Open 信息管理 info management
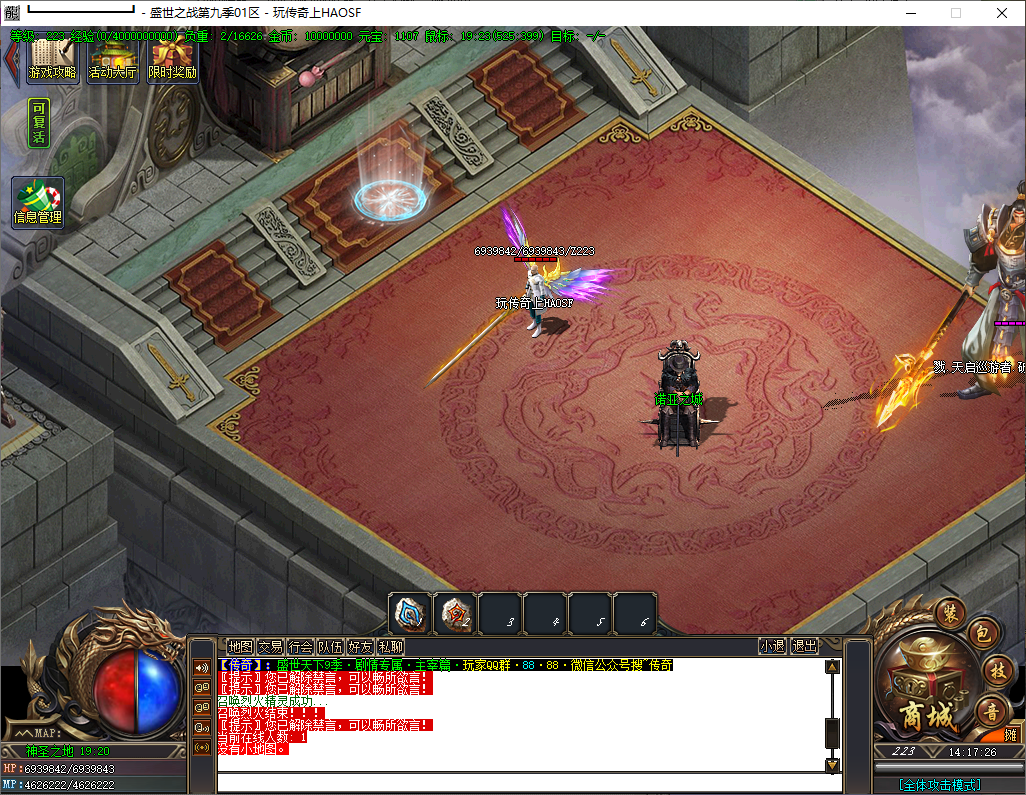The width and height of the screenshot is (1026, 795). (x=38, y=203)
